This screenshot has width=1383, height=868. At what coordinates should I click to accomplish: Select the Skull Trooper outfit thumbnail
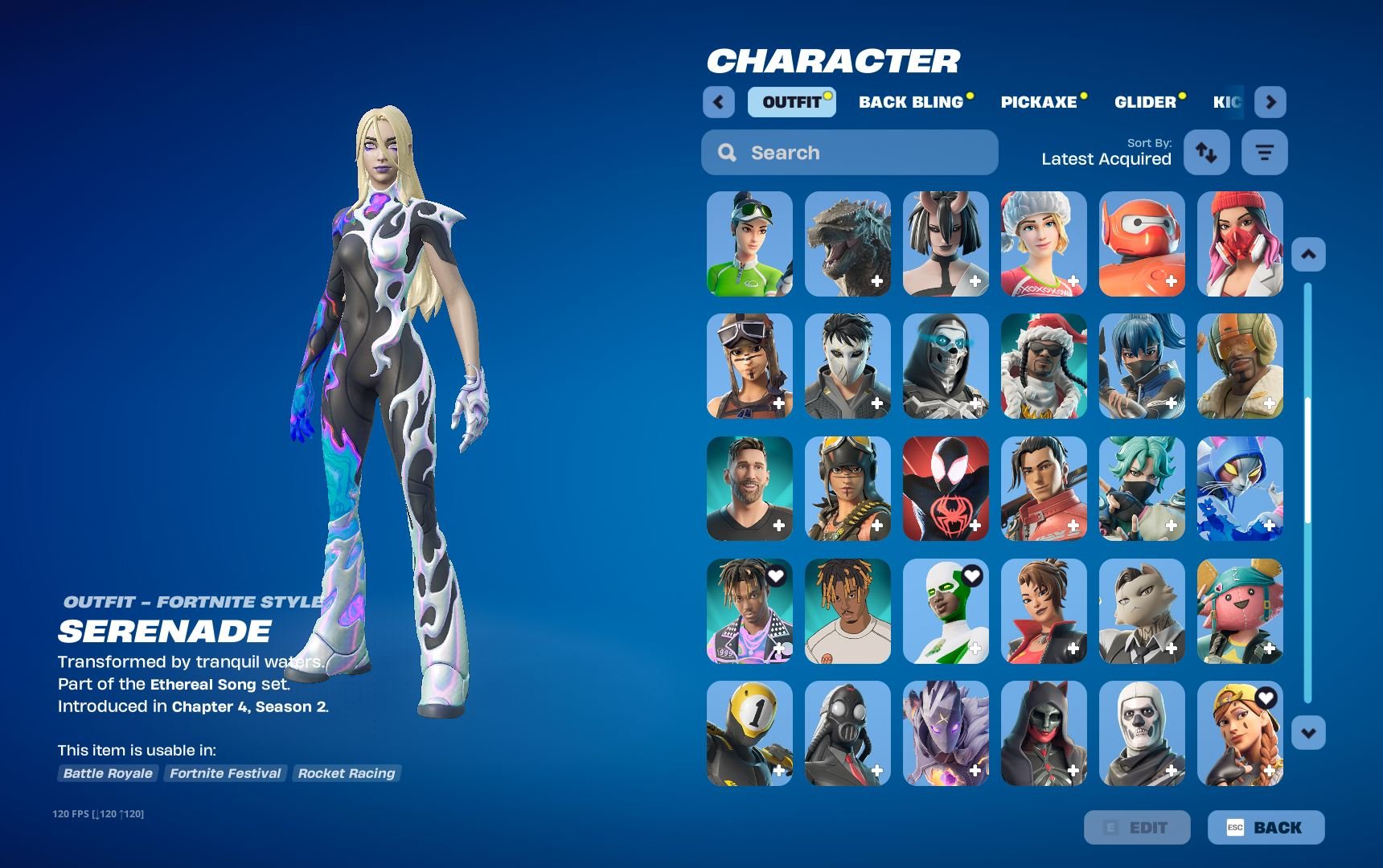click(x=1141, y=733)
